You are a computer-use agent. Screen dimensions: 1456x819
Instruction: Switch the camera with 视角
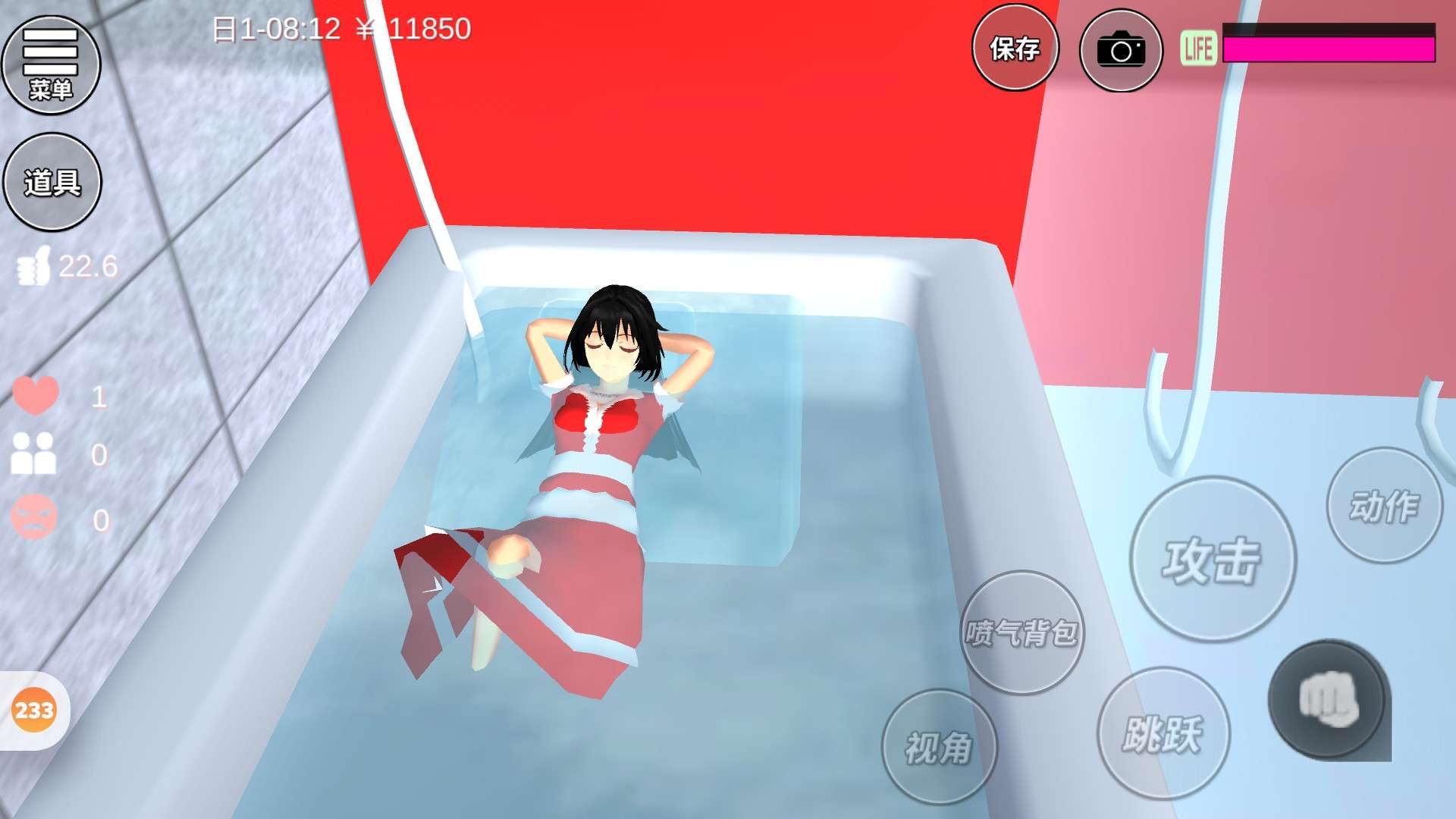(x=939, y=747)
